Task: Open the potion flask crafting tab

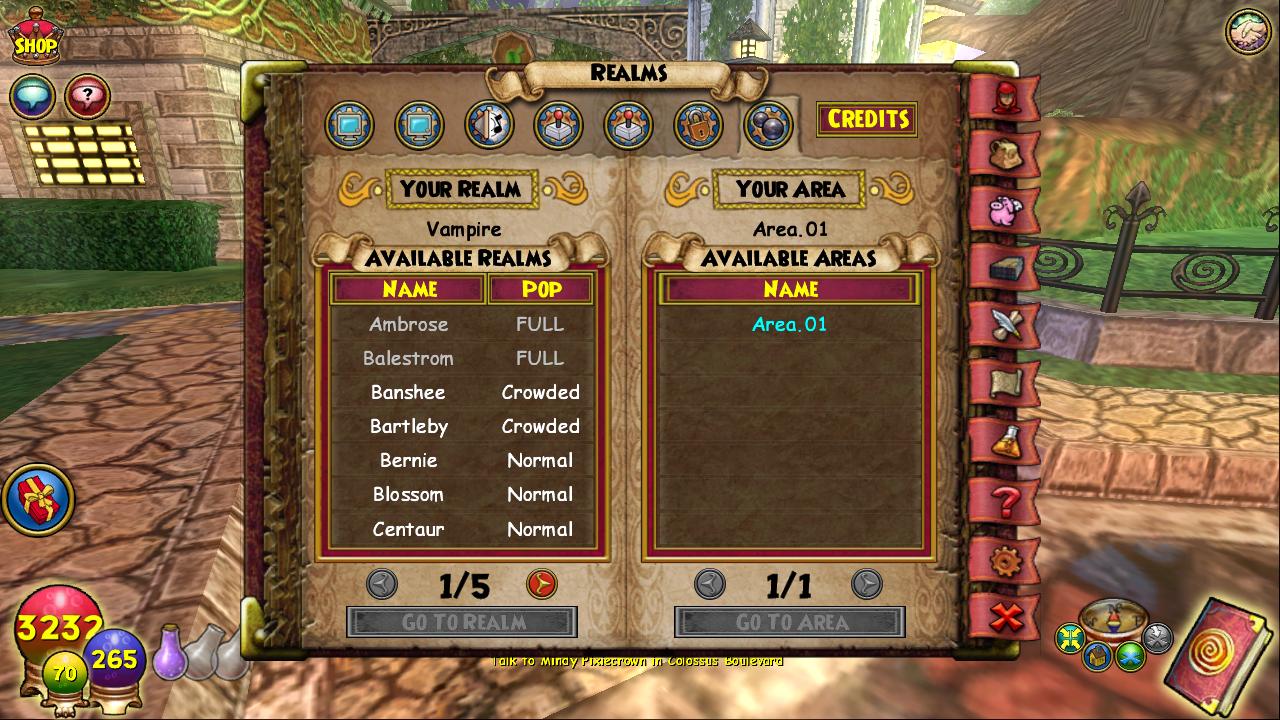Action: pos(1005,442)
